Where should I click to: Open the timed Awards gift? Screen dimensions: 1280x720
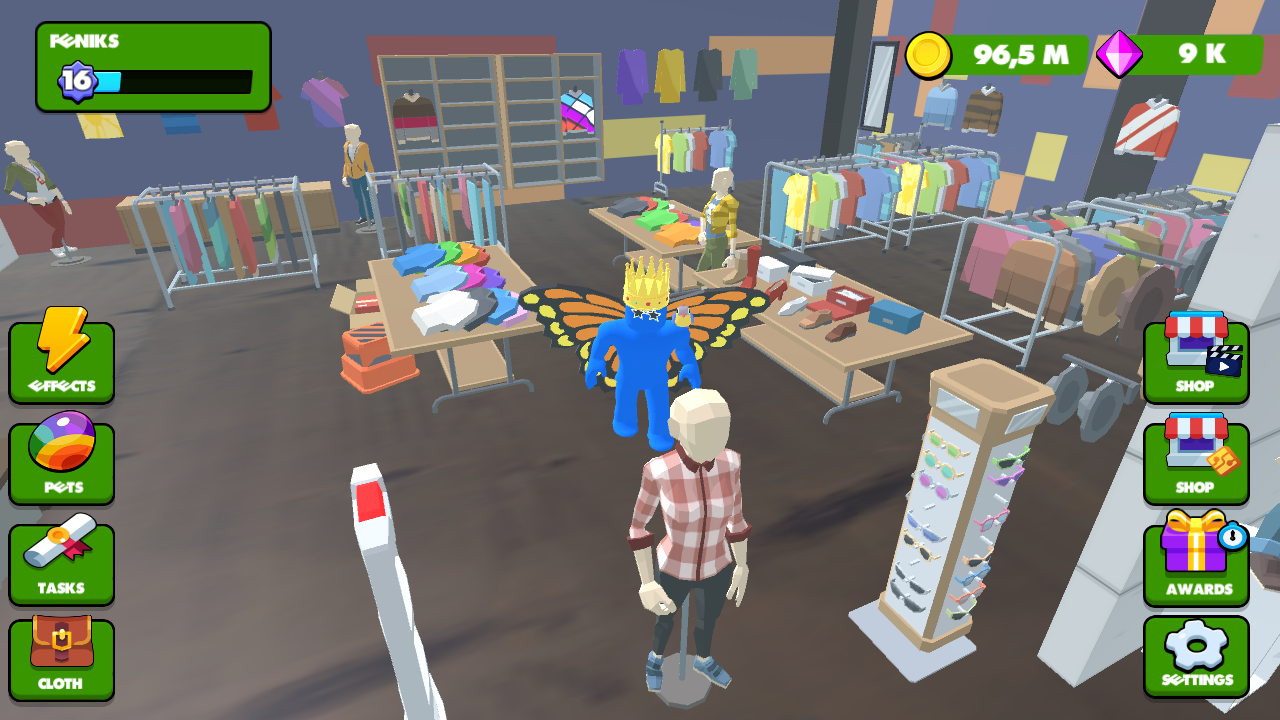1196,562
